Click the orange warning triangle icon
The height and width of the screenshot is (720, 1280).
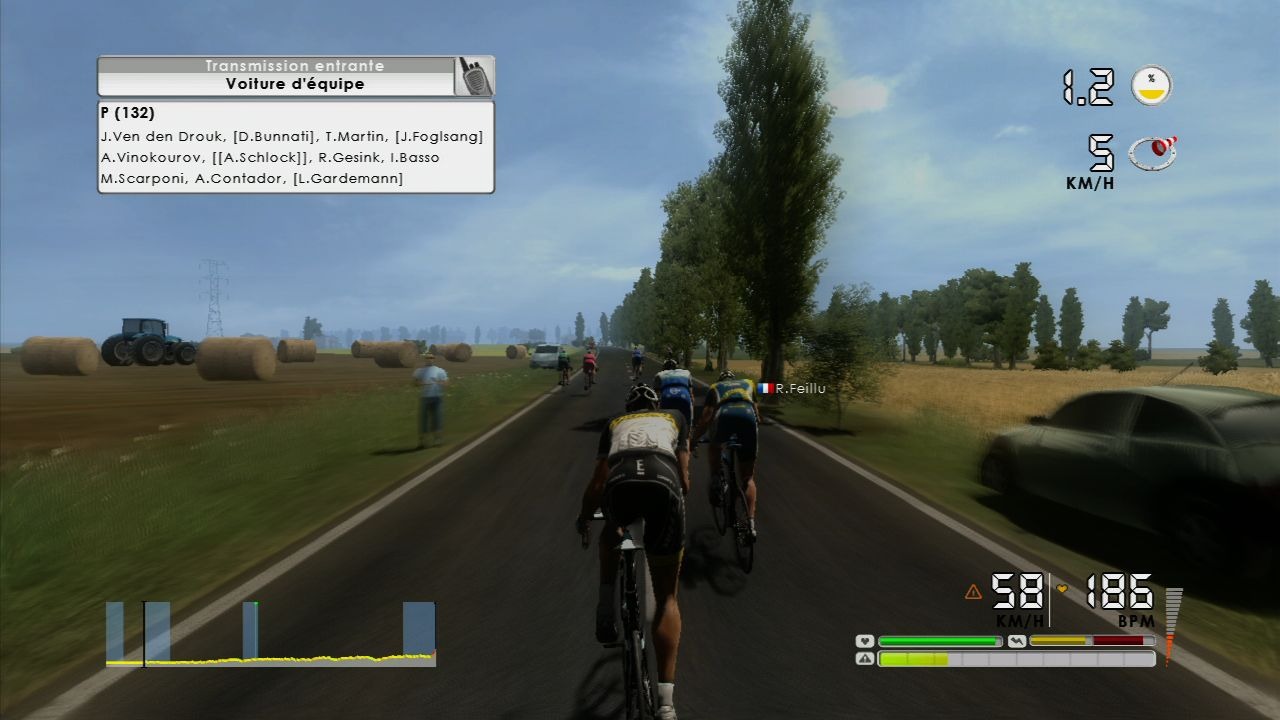tap(973, 592)
